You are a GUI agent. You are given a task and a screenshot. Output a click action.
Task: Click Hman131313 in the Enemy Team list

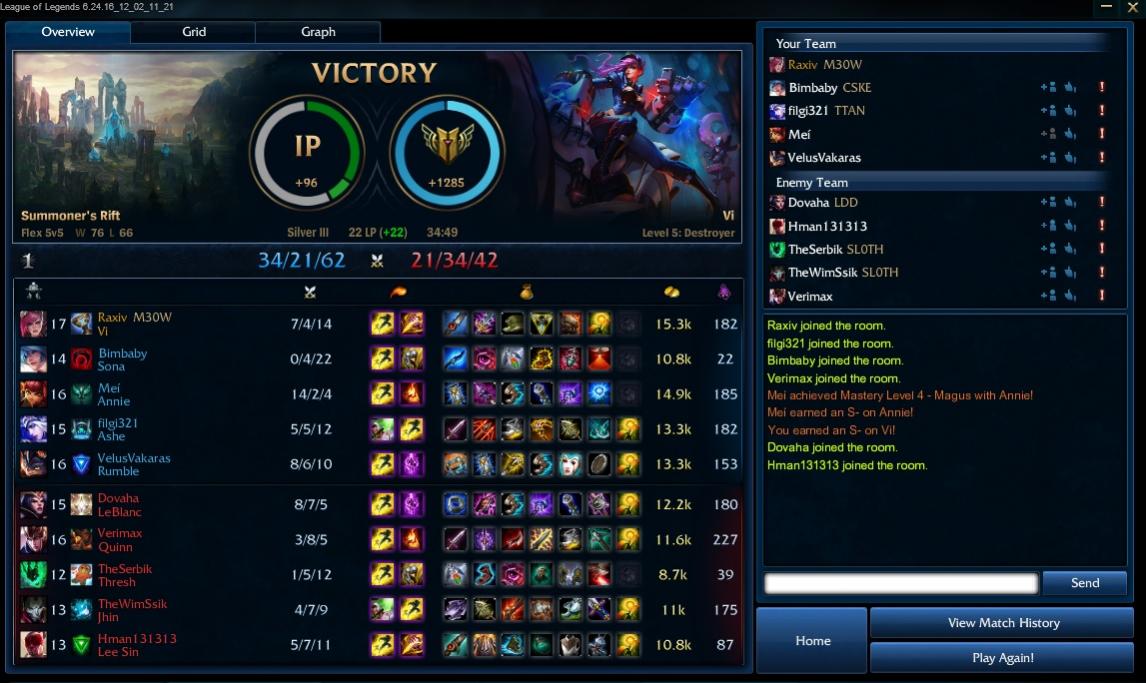point(827,226)
